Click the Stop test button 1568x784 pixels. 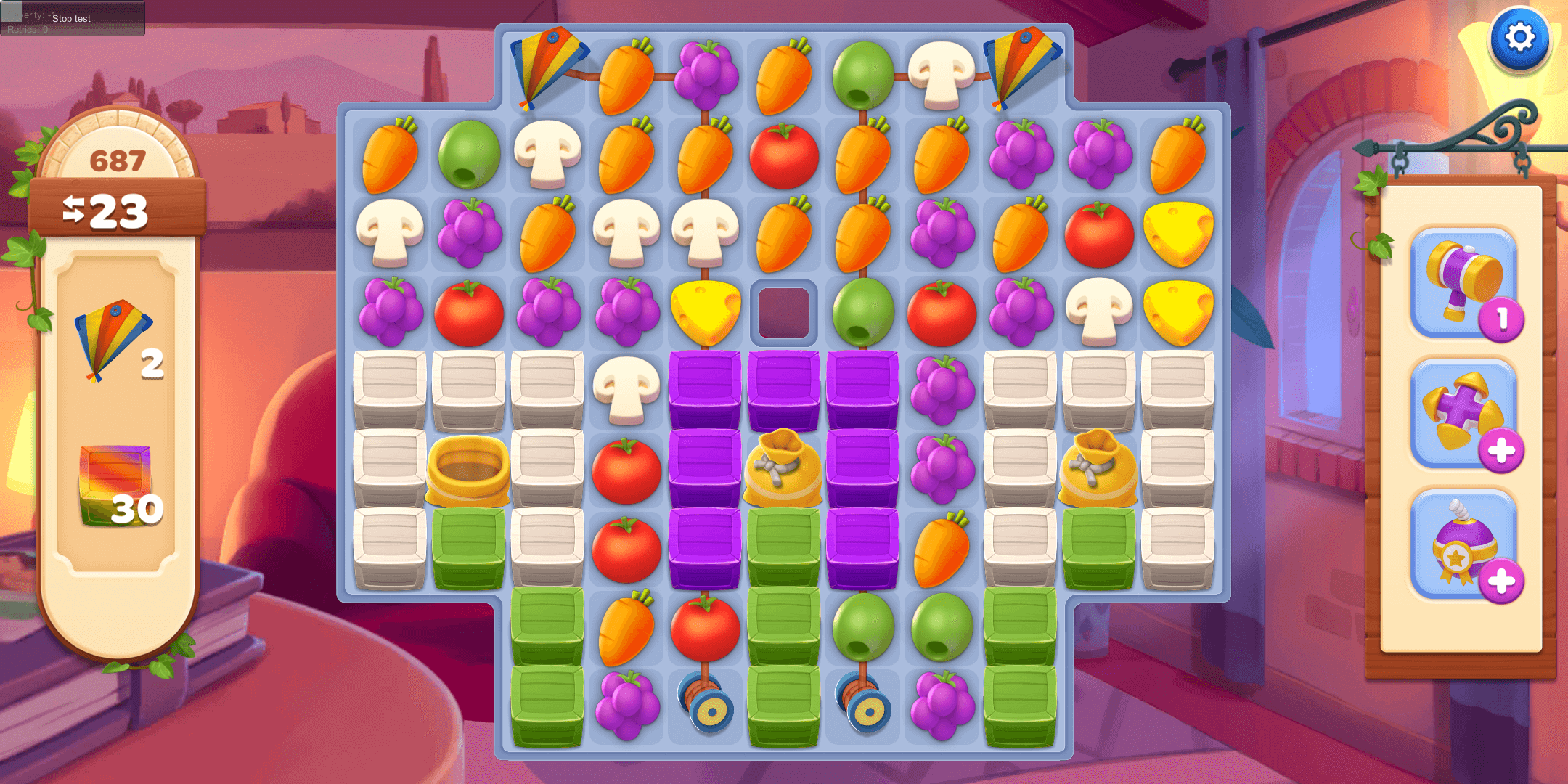(x=71, y=18)
